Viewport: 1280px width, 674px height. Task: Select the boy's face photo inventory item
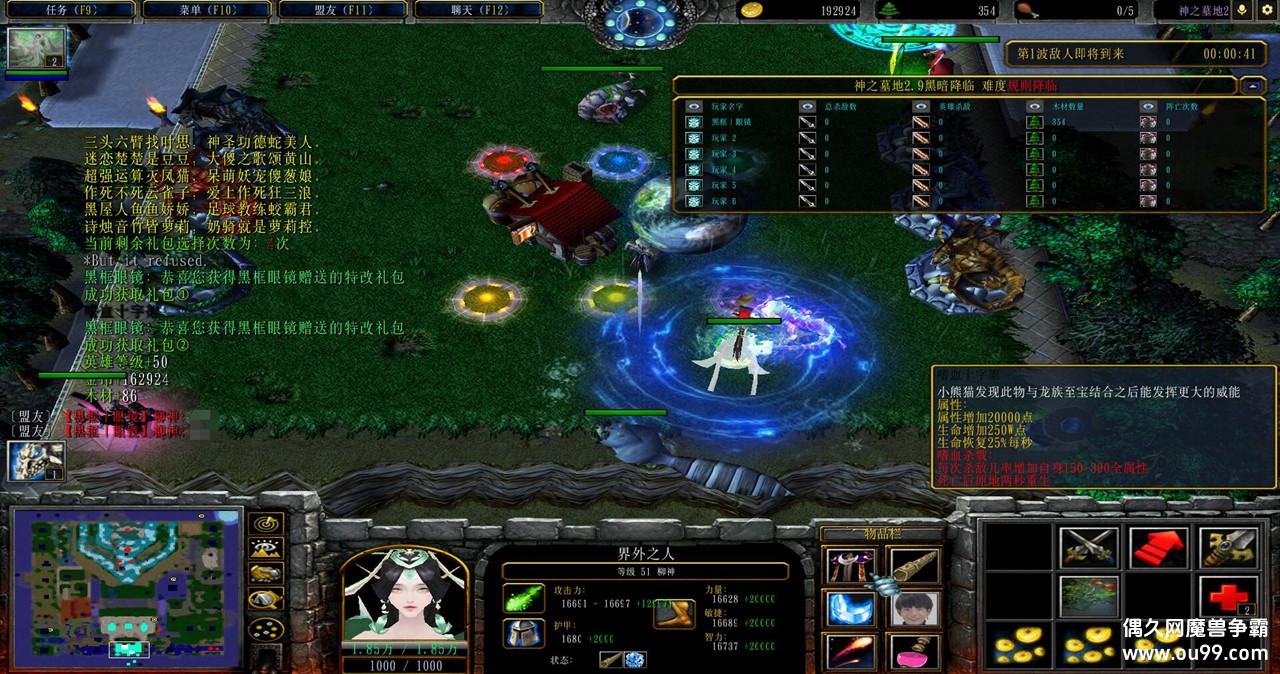tap(914, 608)
